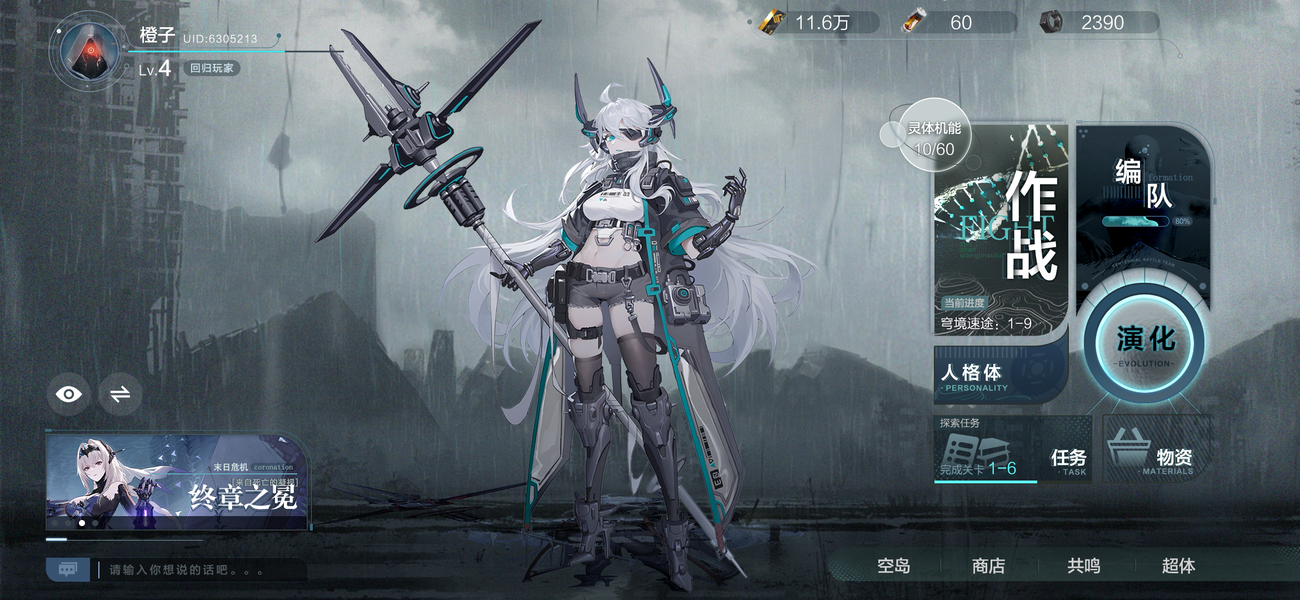1300x600 pixels.
Task: Open the chat bubble icon
Action: (x=68, y=569)
